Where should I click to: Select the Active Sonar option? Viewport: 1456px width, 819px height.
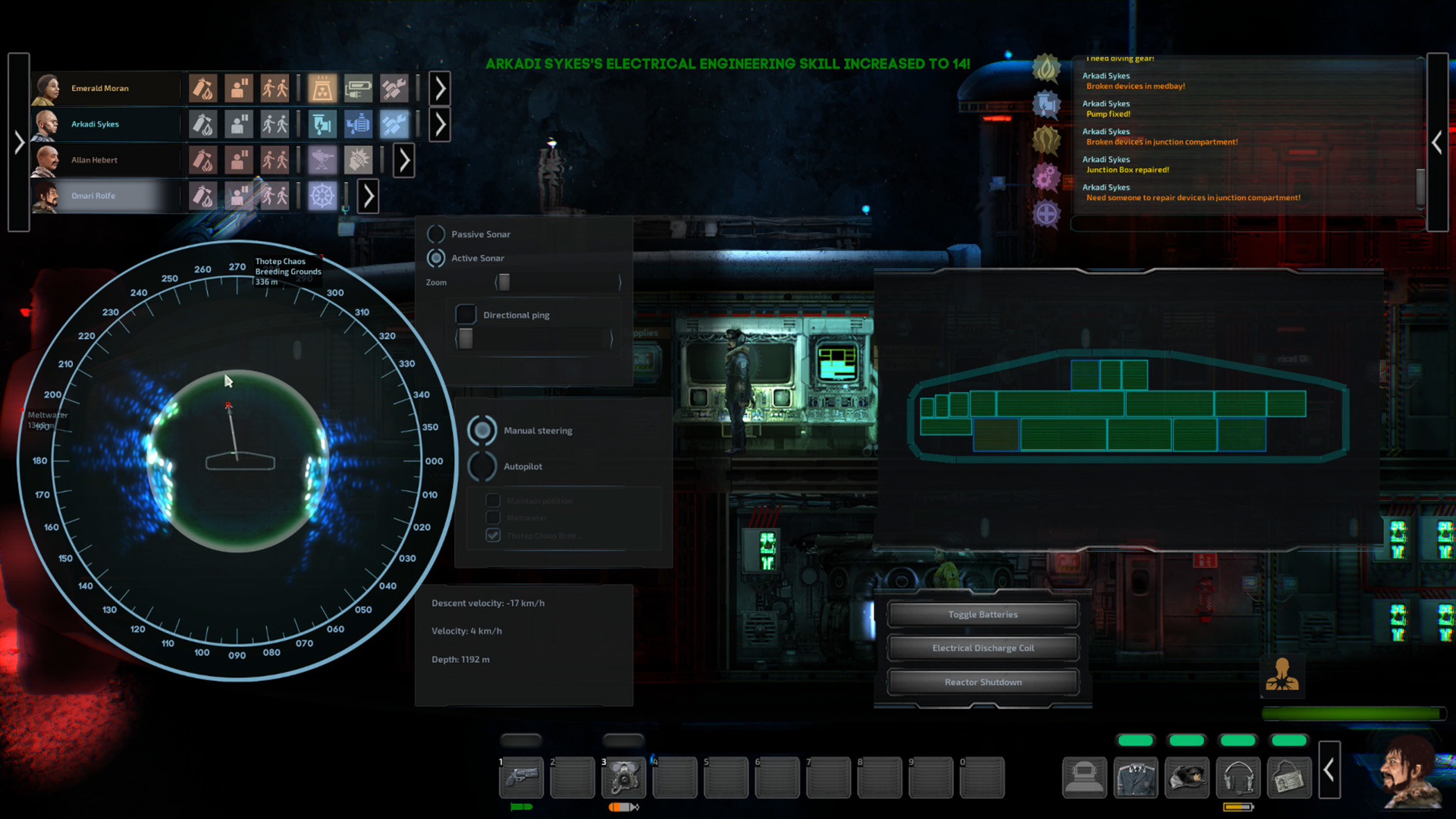click(x=437, y=259)
